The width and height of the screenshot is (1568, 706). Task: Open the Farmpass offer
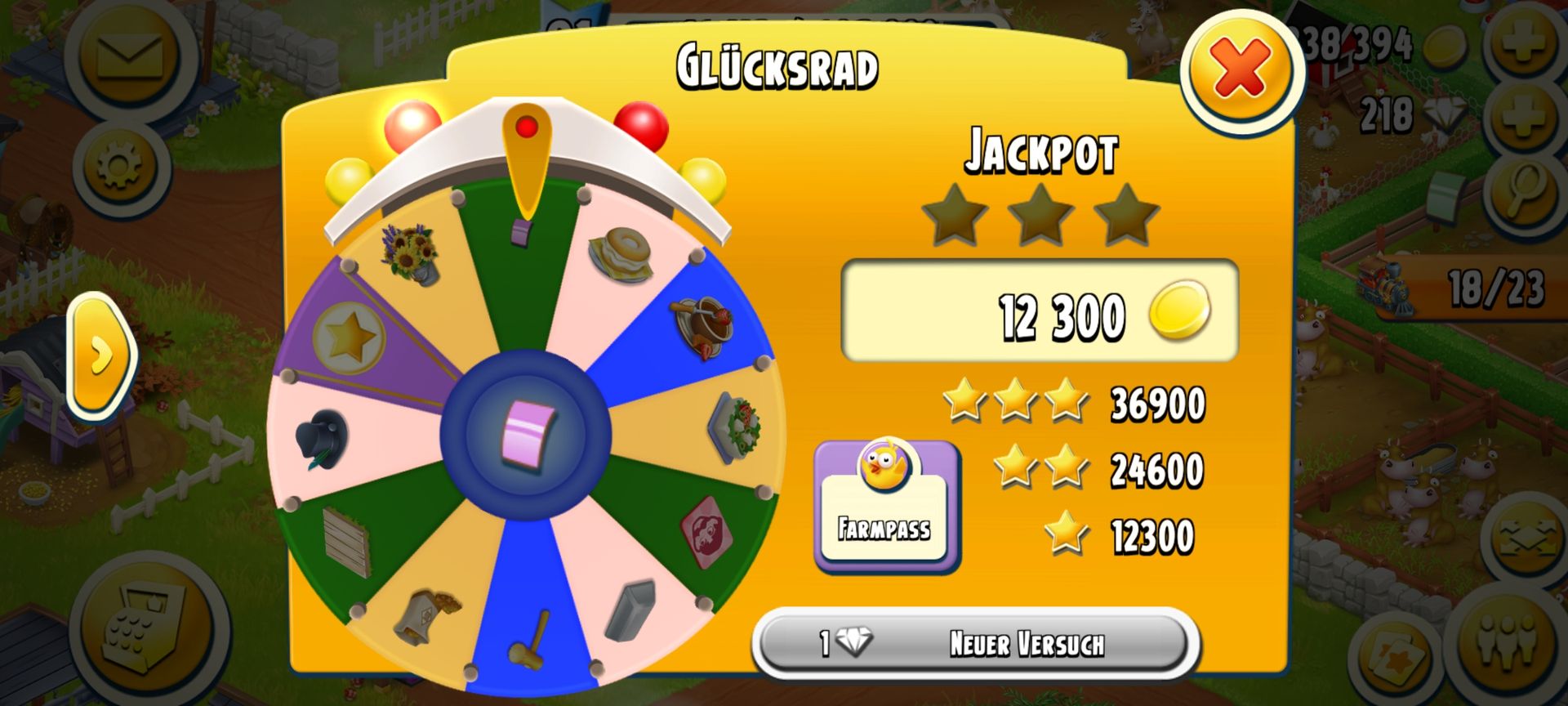tap(886, 505)
